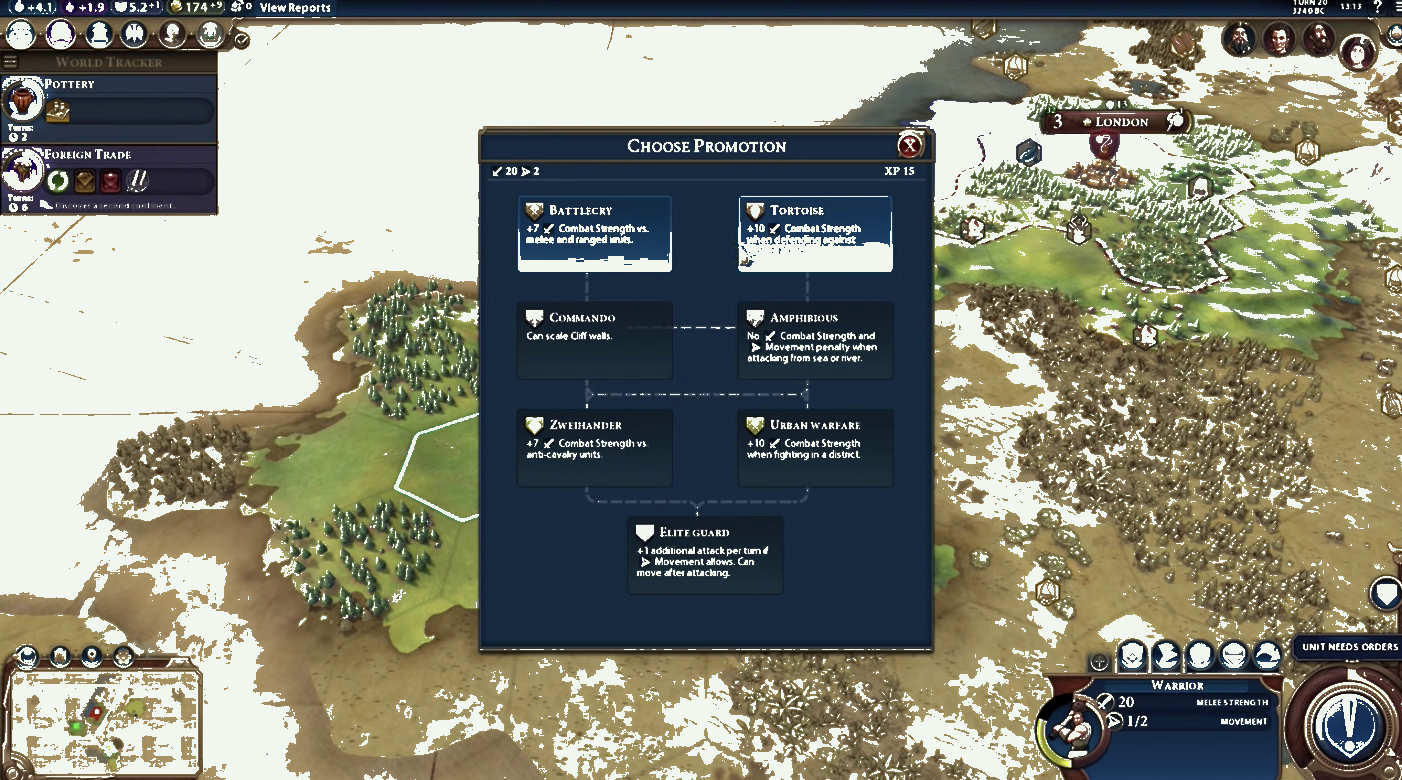The image size is (1402, 780).
Task: Choose the Urban Warfare promotion card
Action: pyautogui.click(x=815, y=447)
